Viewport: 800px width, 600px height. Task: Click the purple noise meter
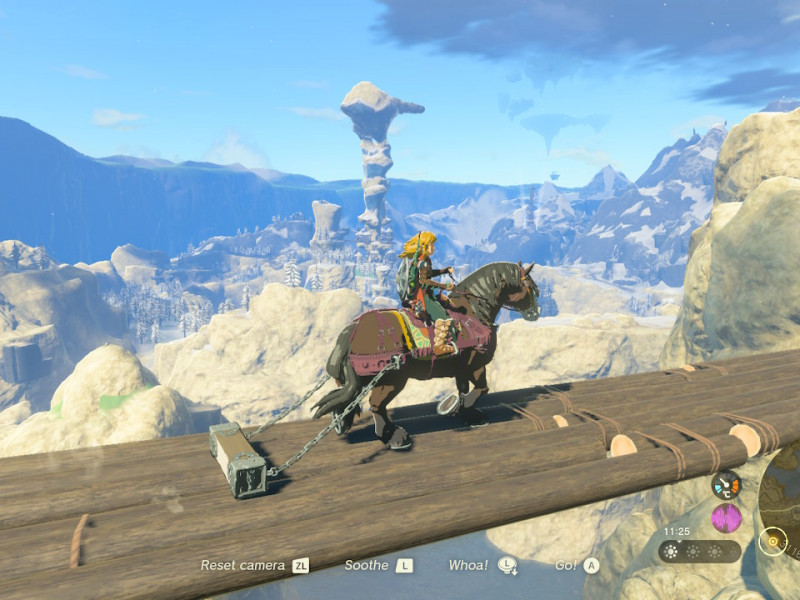click(x=726, y=518)
